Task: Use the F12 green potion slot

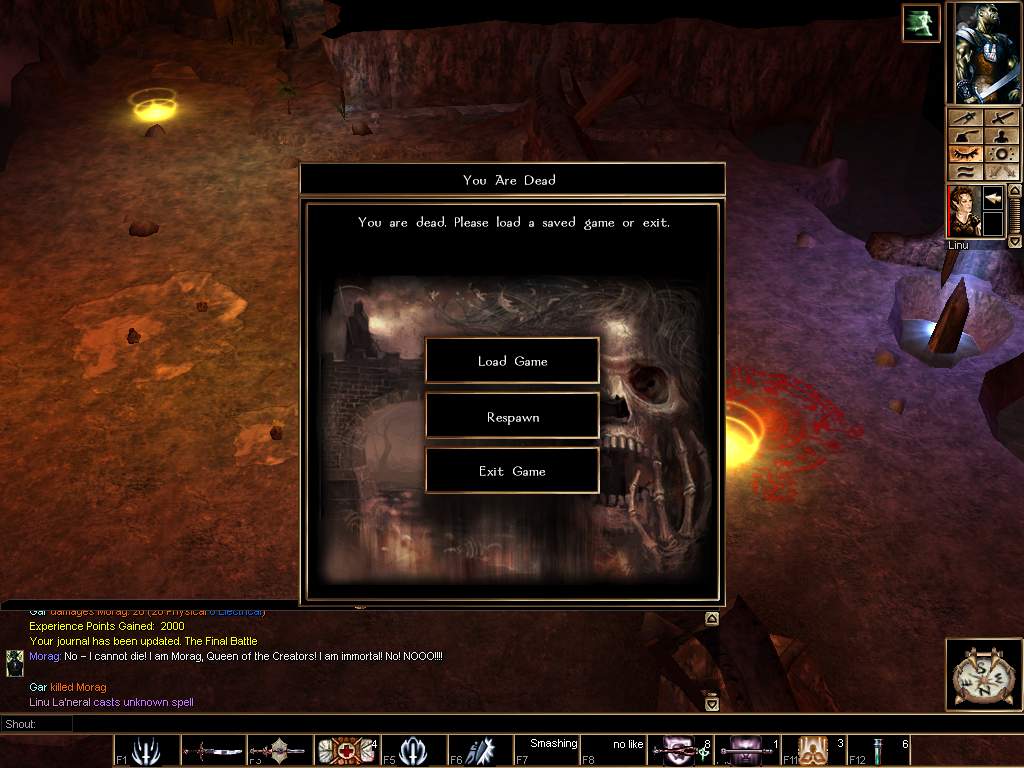Action: coord(880,750)
